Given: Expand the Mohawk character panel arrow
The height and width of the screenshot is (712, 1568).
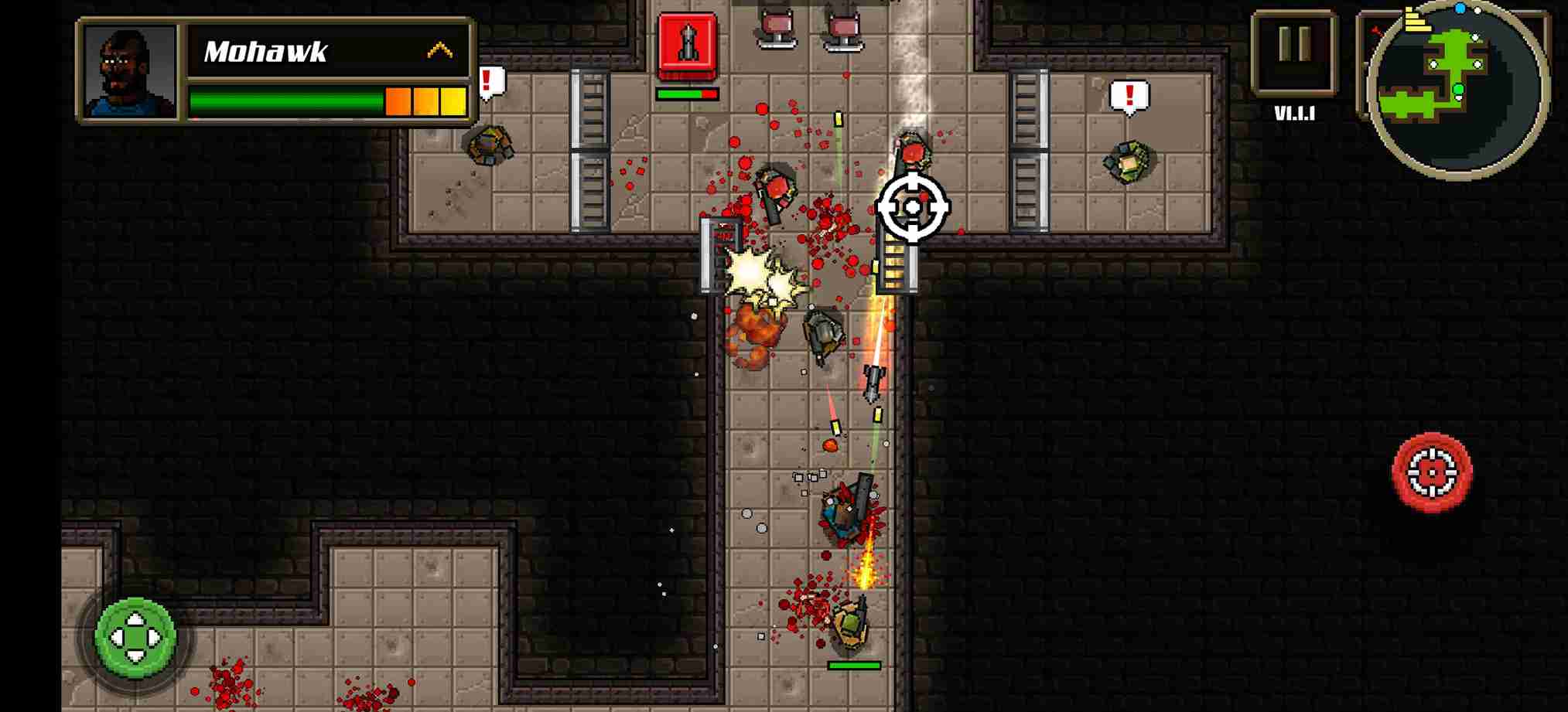Looking at the screenshot, I should (x=439, y=51).
